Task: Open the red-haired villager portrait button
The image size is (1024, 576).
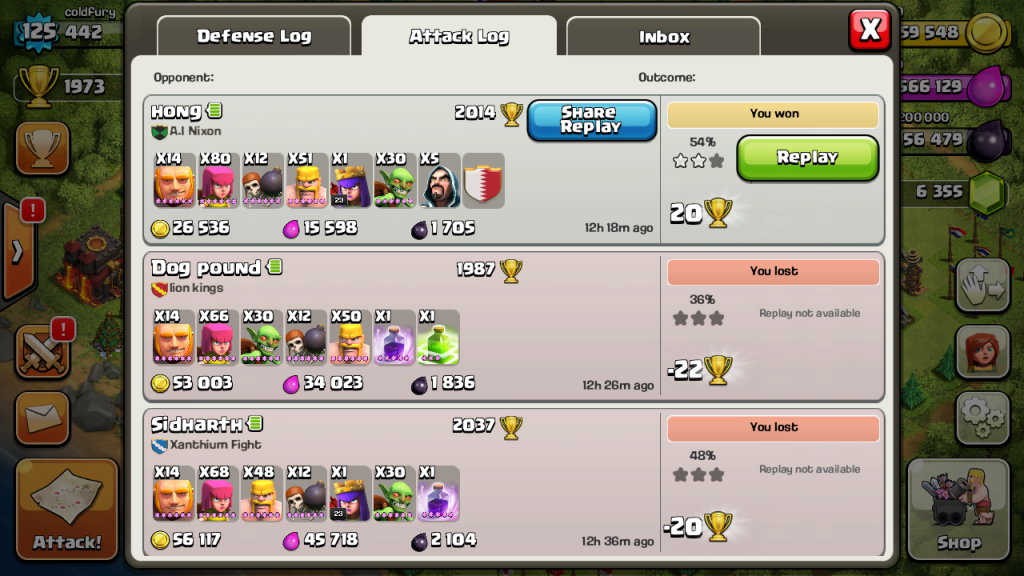Action: pos(981,351)
